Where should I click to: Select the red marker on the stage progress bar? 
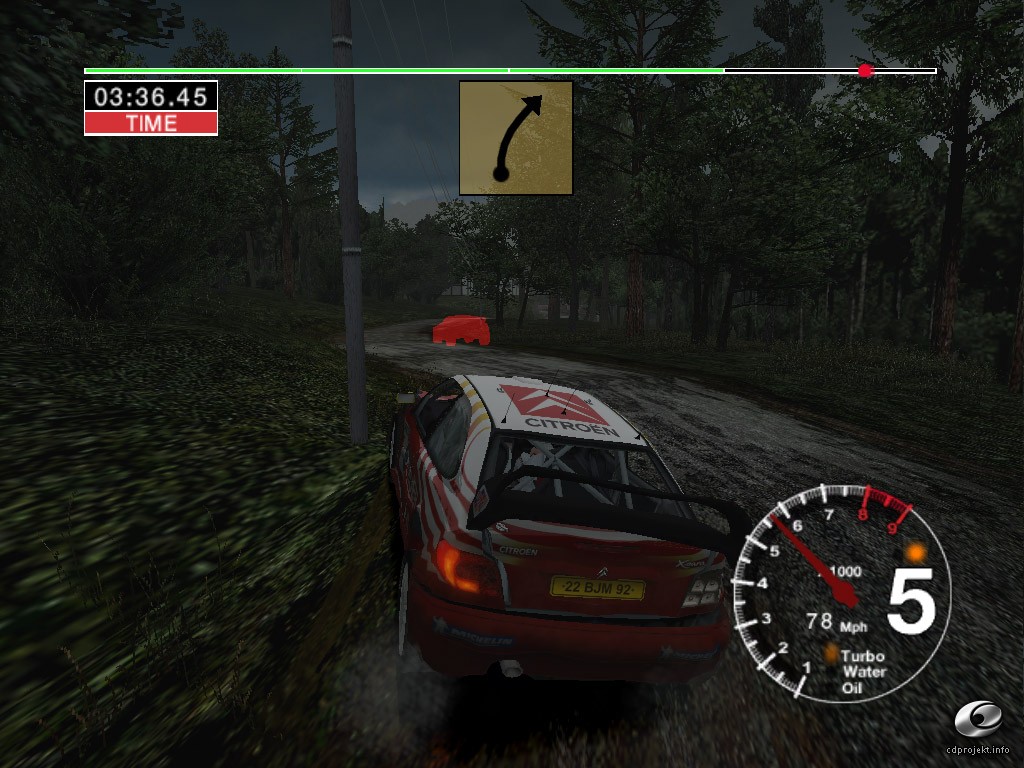866,70
